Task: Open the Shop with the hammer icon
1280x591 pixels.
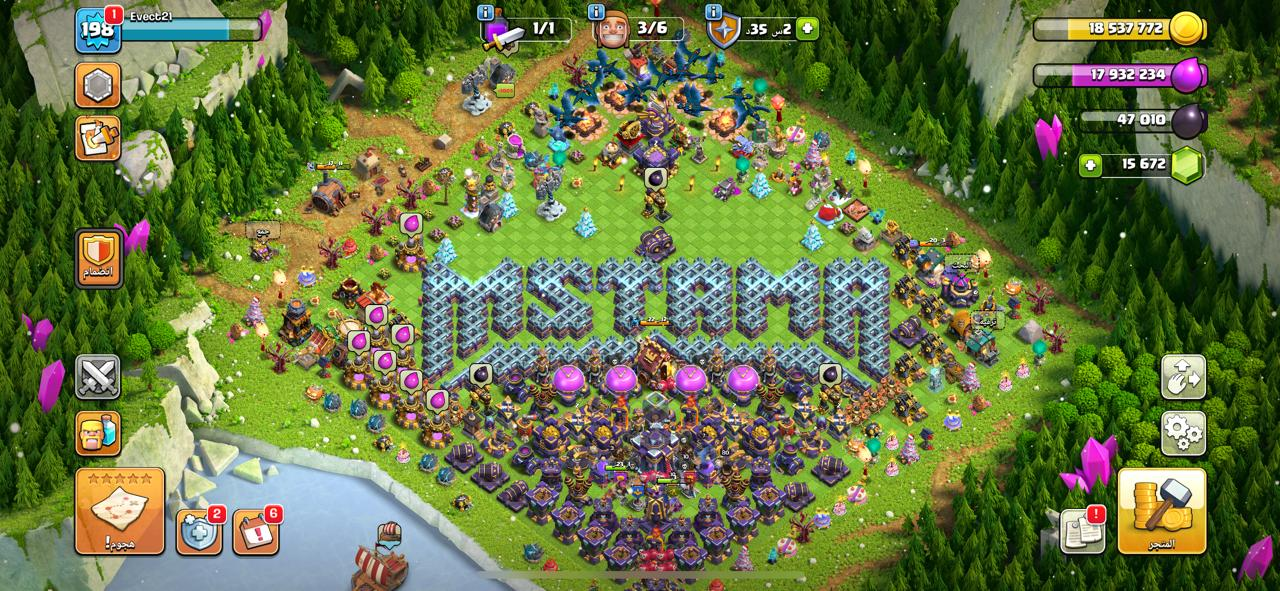Action: coord(1161,511)
